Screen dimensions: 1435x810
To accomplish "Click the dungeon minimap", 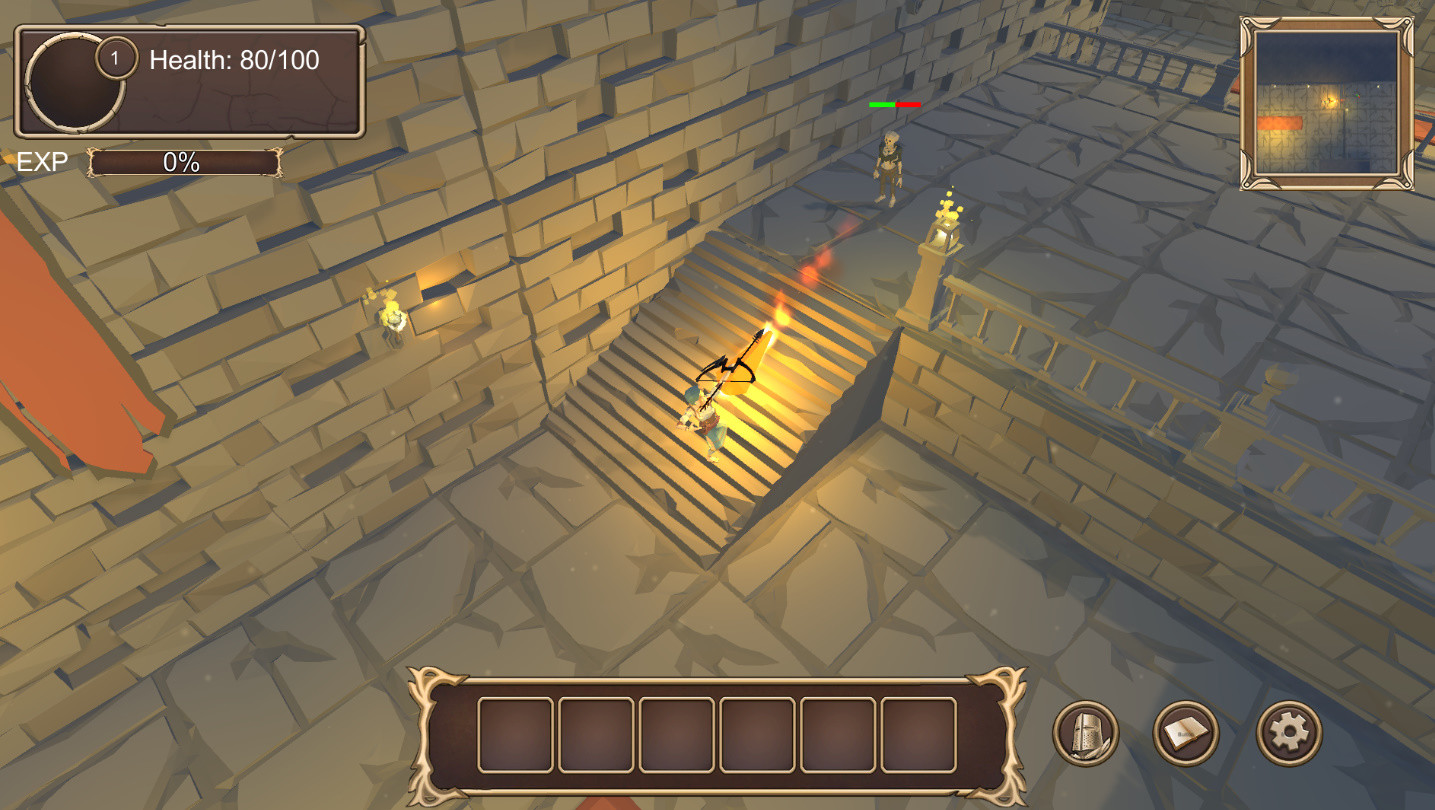I will click(1327, 102).
